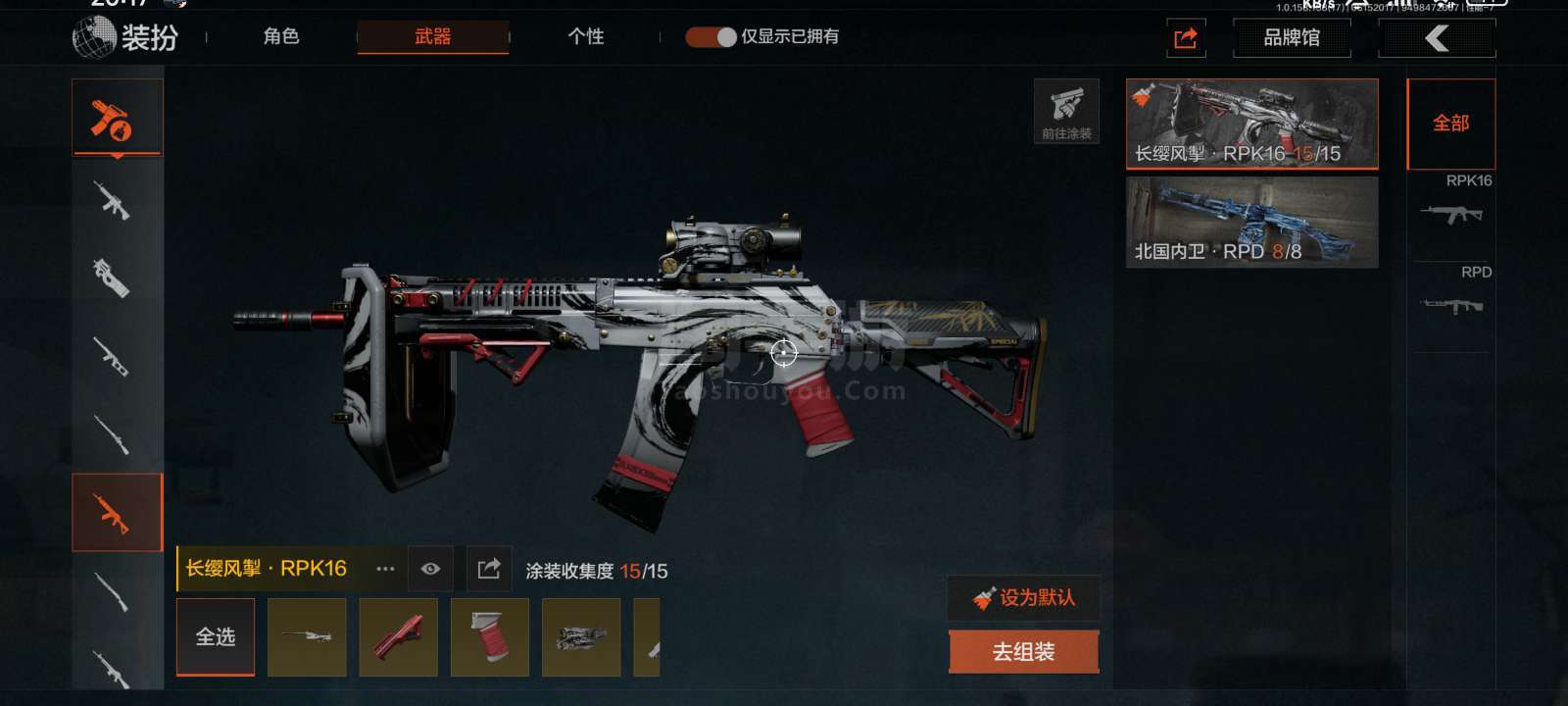Go to assembly with 去组装

tap(1023, 652)
